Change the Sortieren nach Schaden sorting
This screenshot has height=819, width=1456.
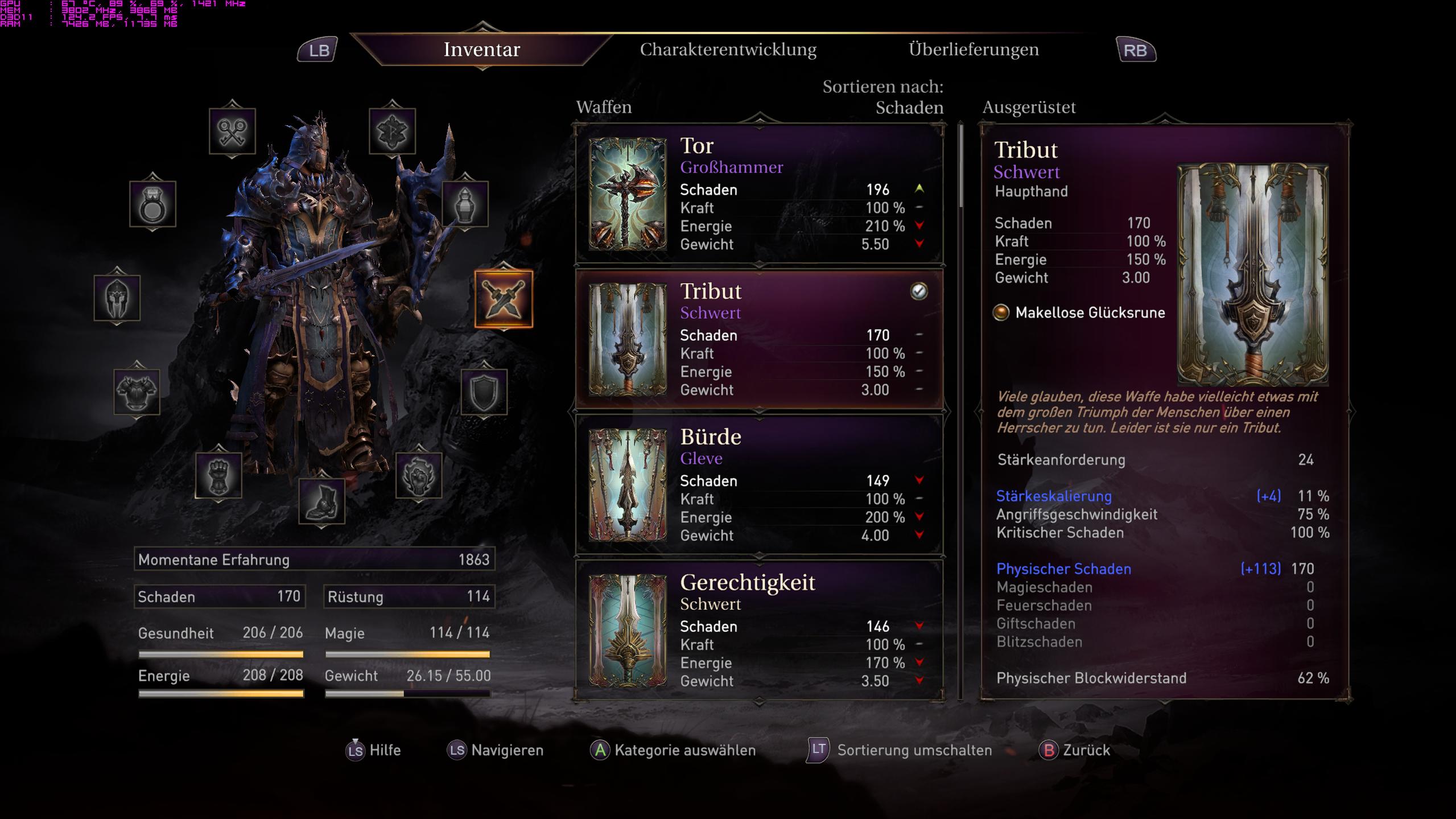coord(908,107)
